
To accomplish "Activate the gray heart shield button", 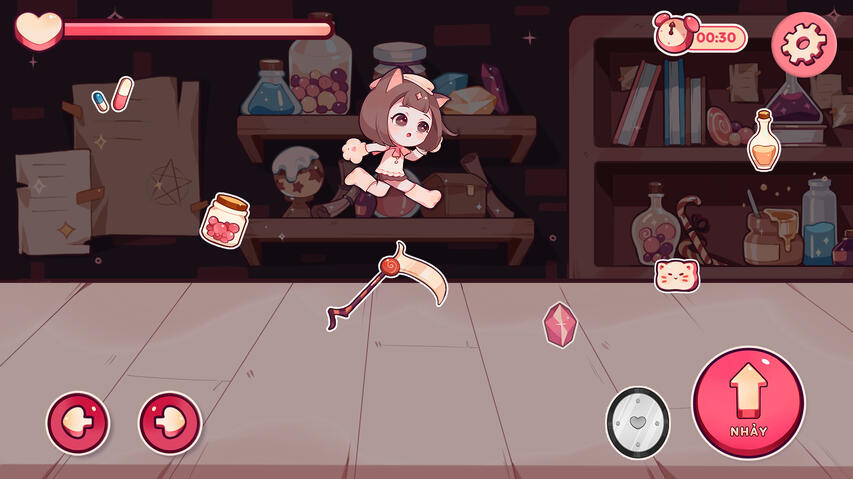I will 637,423.
